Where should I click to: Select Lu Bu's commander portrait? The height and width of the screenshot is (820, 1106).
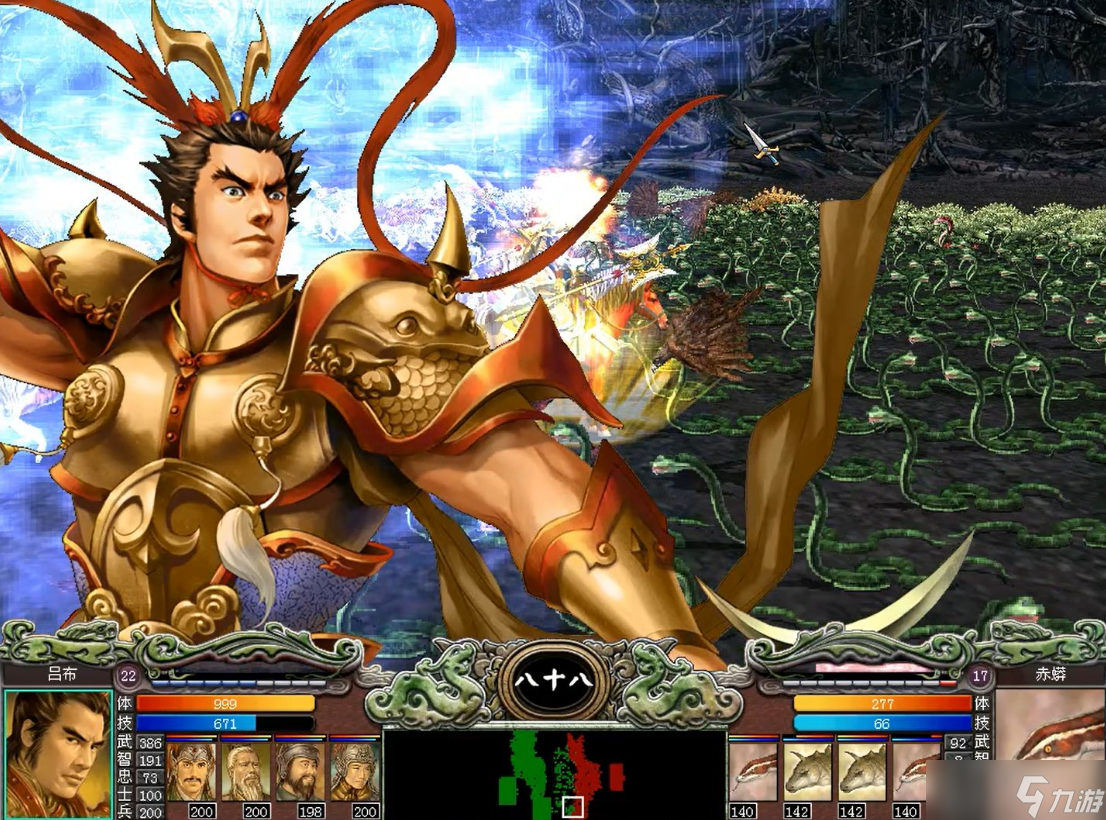(57, 750)
